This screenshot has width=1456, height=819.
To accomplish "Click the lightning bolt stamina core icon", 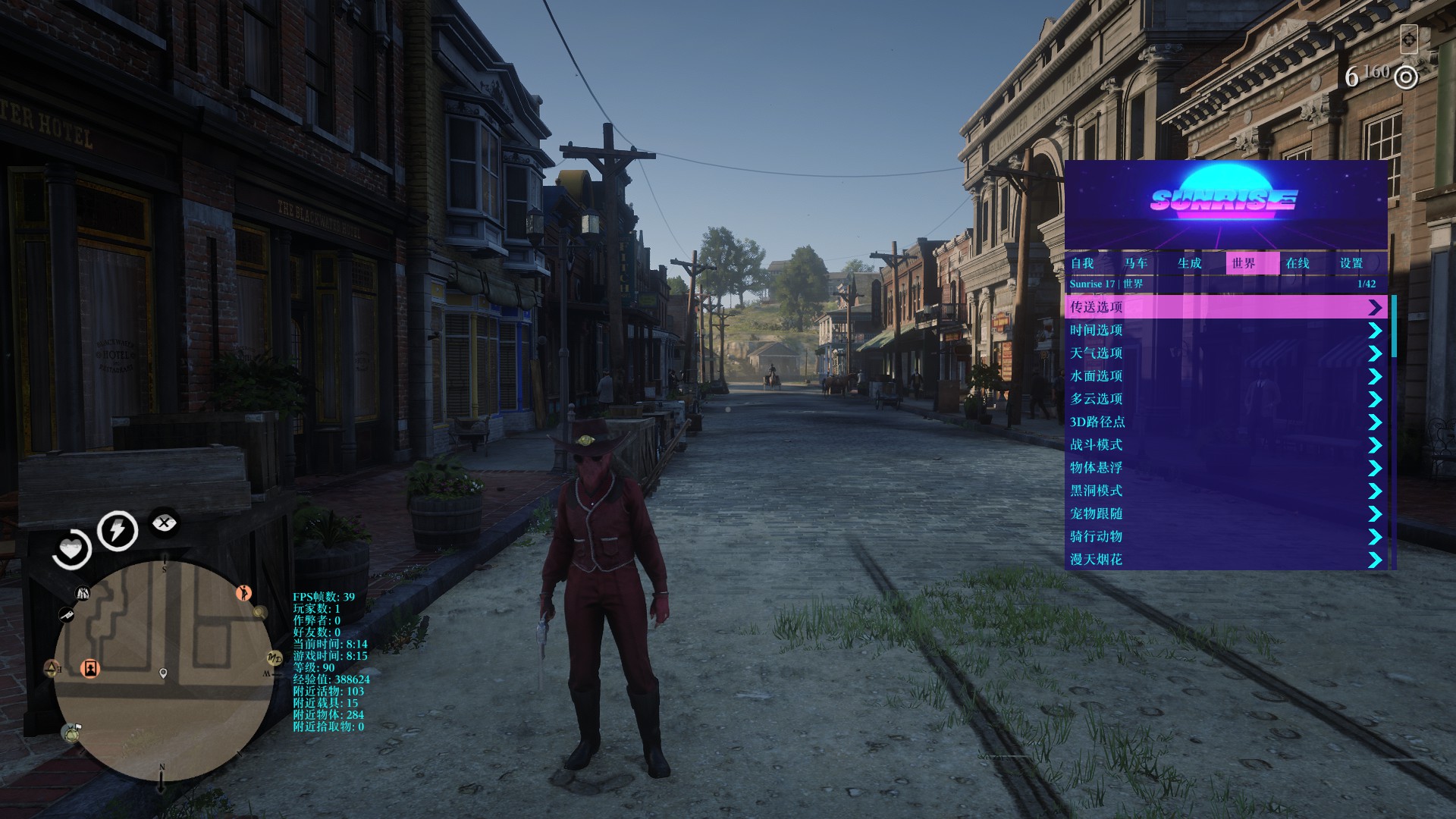I will (x=117, y=530).
